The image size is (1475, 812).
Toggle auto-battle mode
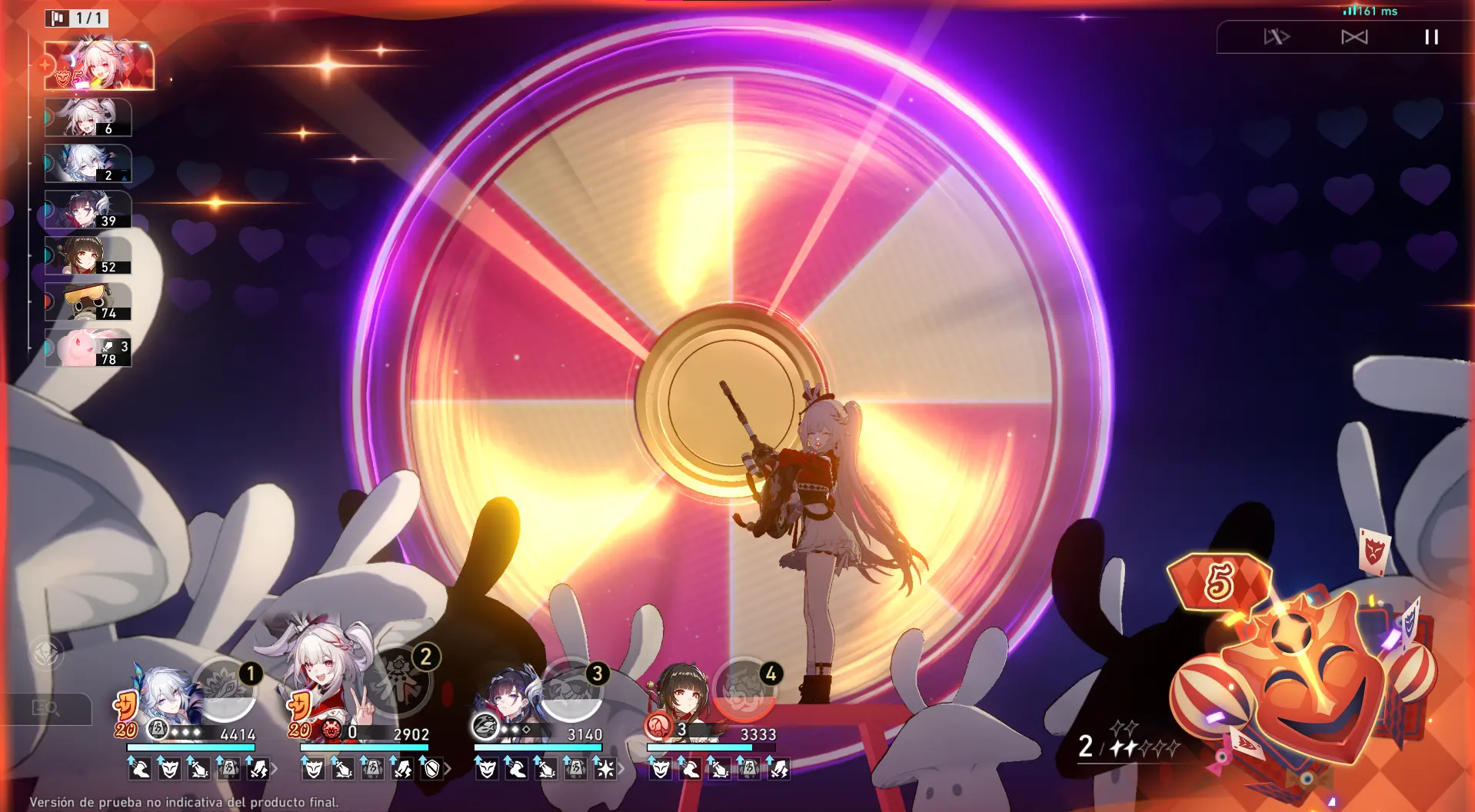1354,37
